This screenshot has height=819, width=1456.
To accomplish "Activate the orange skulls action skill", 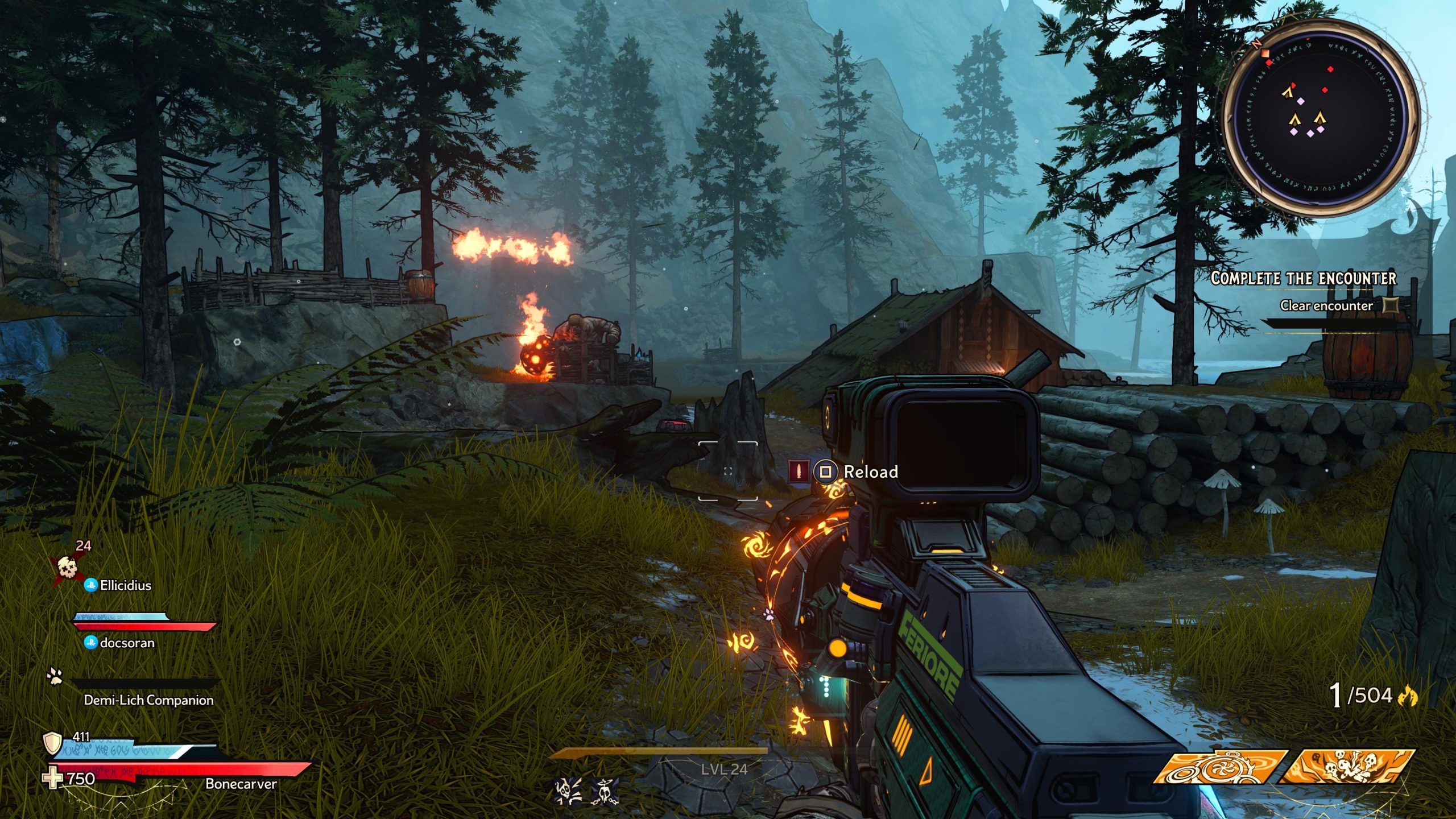I will 1348,767.
